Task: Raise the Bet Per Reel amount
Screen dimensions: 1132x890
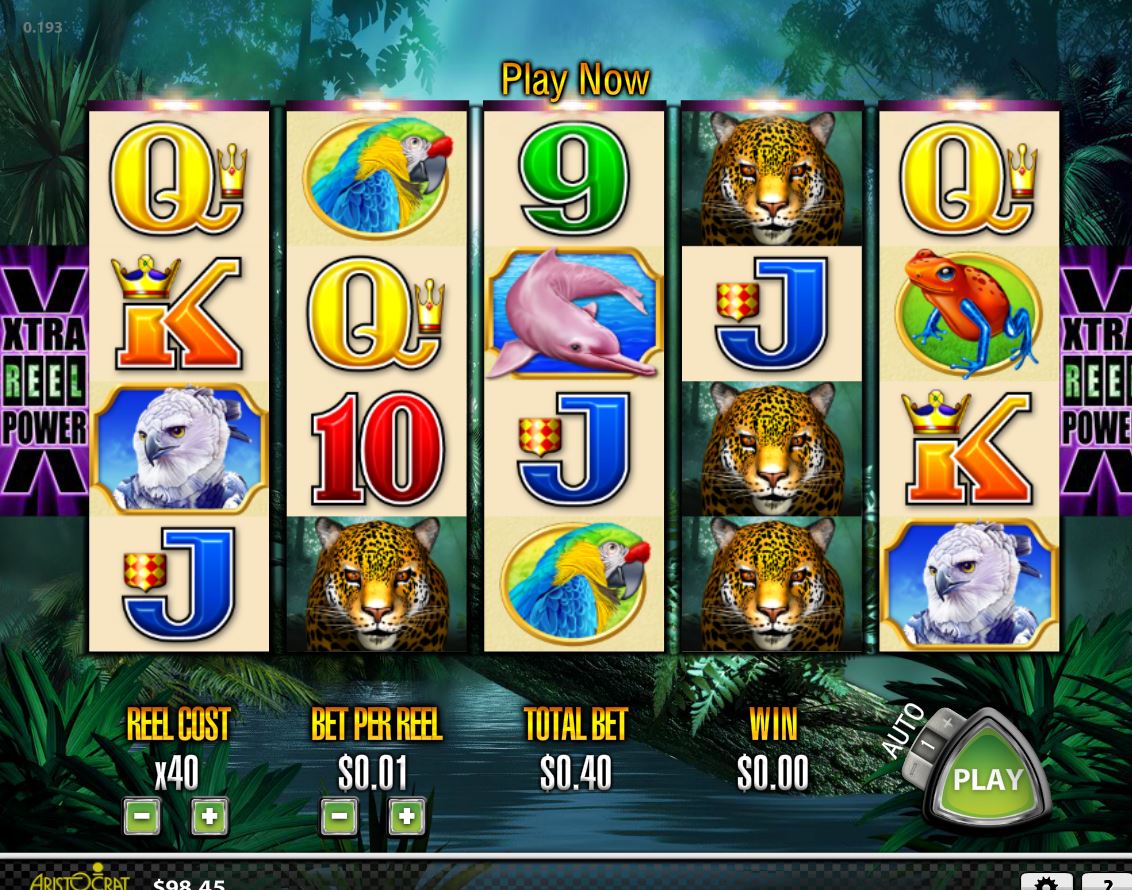Action: point(406,817)
